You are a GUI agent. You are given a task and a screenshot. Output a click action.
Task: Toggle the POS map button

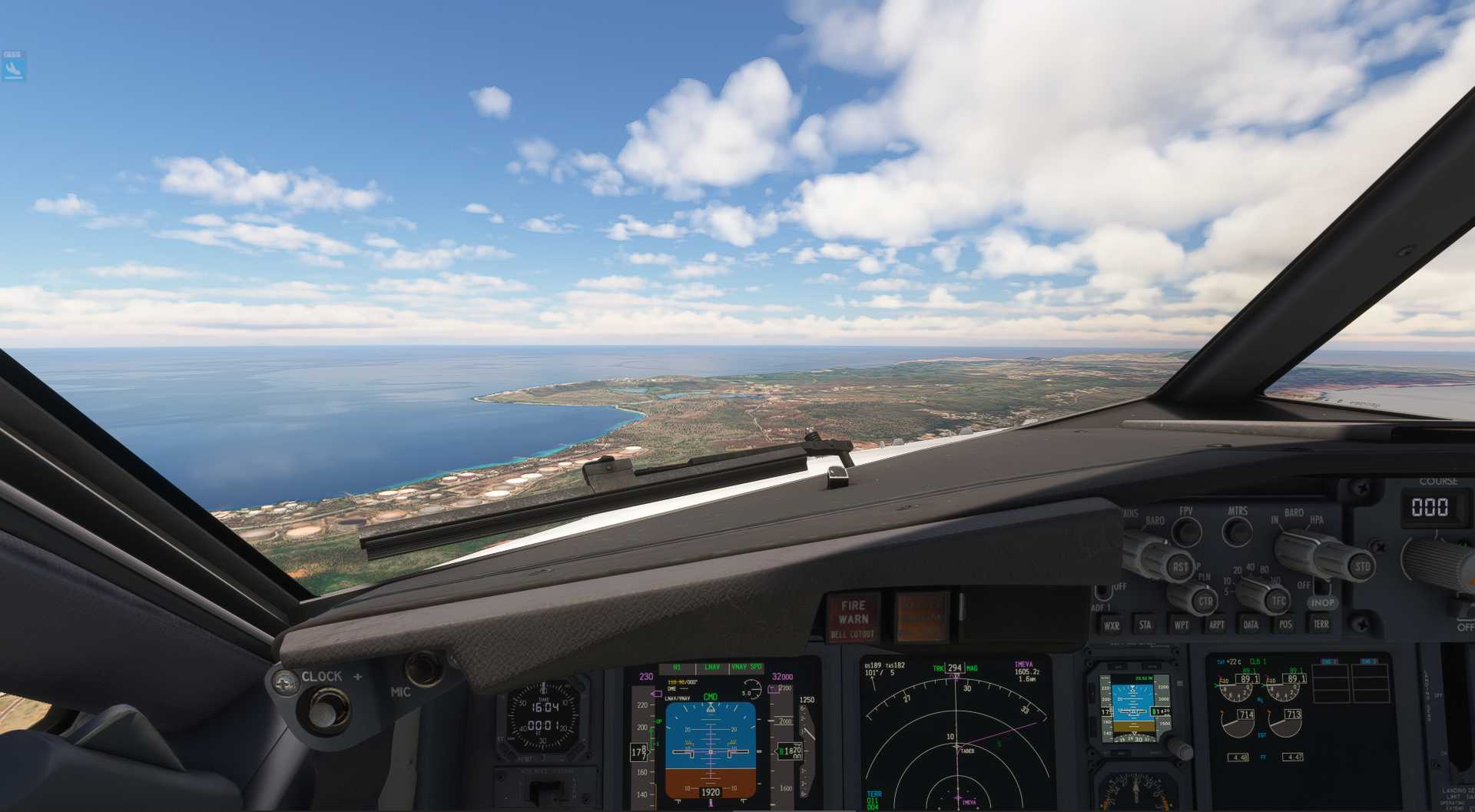pos(1285,624)
